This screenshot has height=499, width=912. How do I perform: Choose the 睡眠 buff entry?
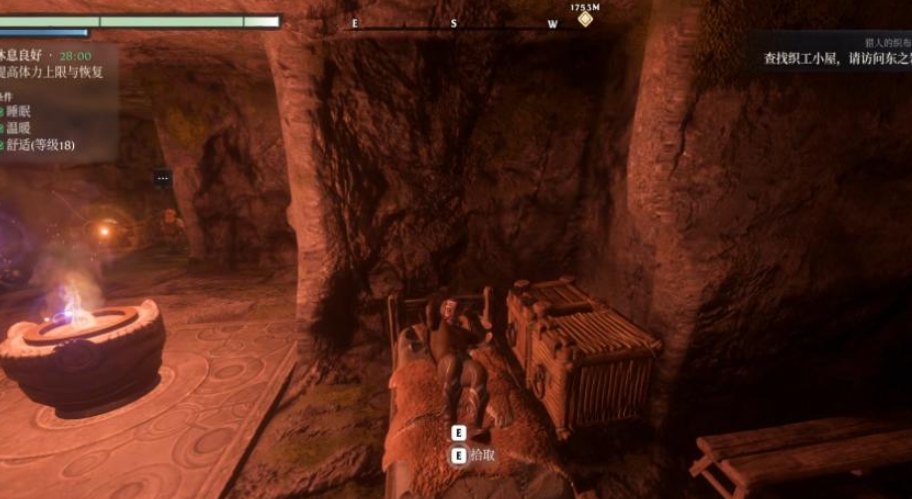(x=18, y=112)
